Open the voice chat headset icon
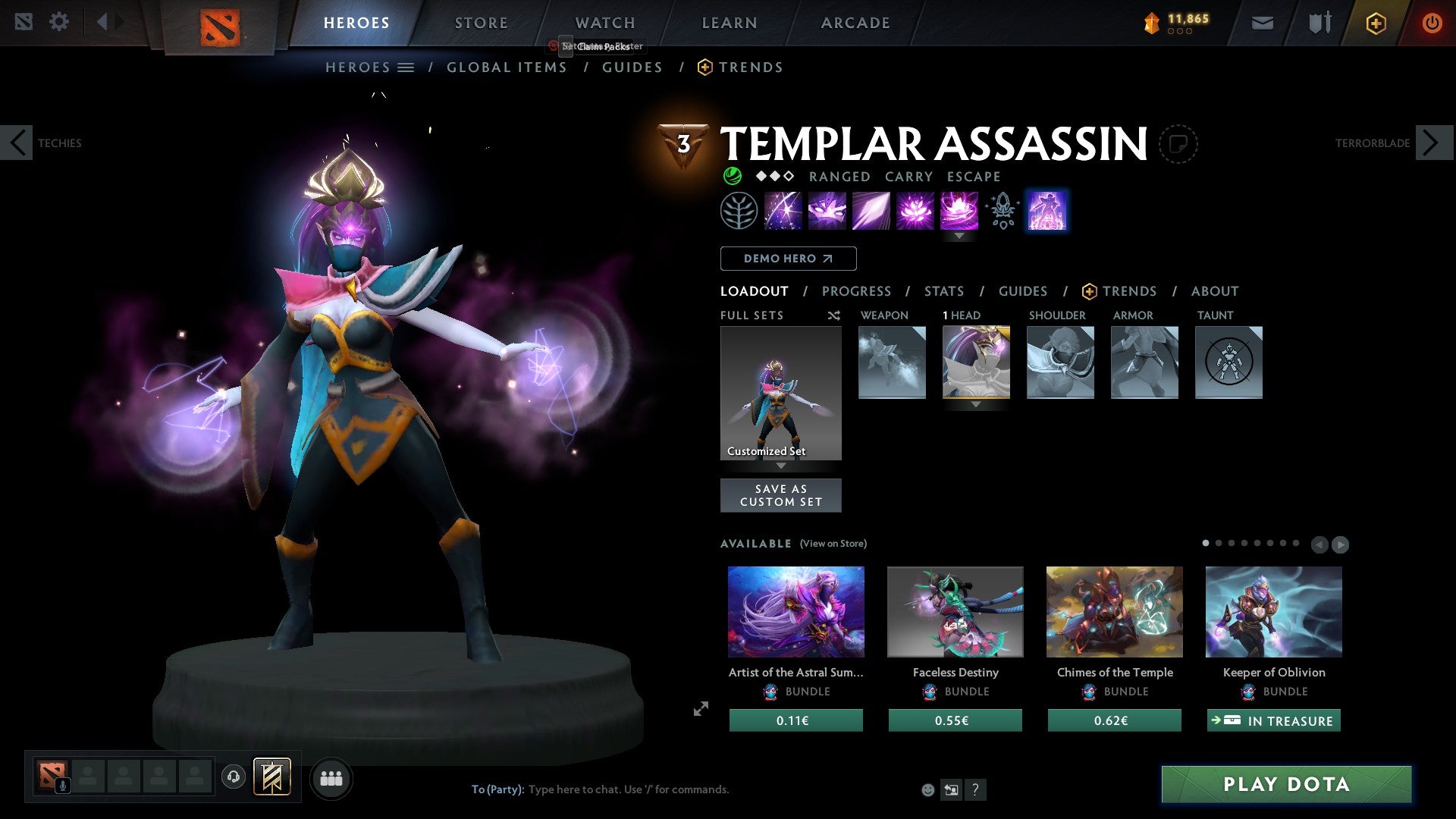This screenshot has height=819, width=1456. pos(234,777)
